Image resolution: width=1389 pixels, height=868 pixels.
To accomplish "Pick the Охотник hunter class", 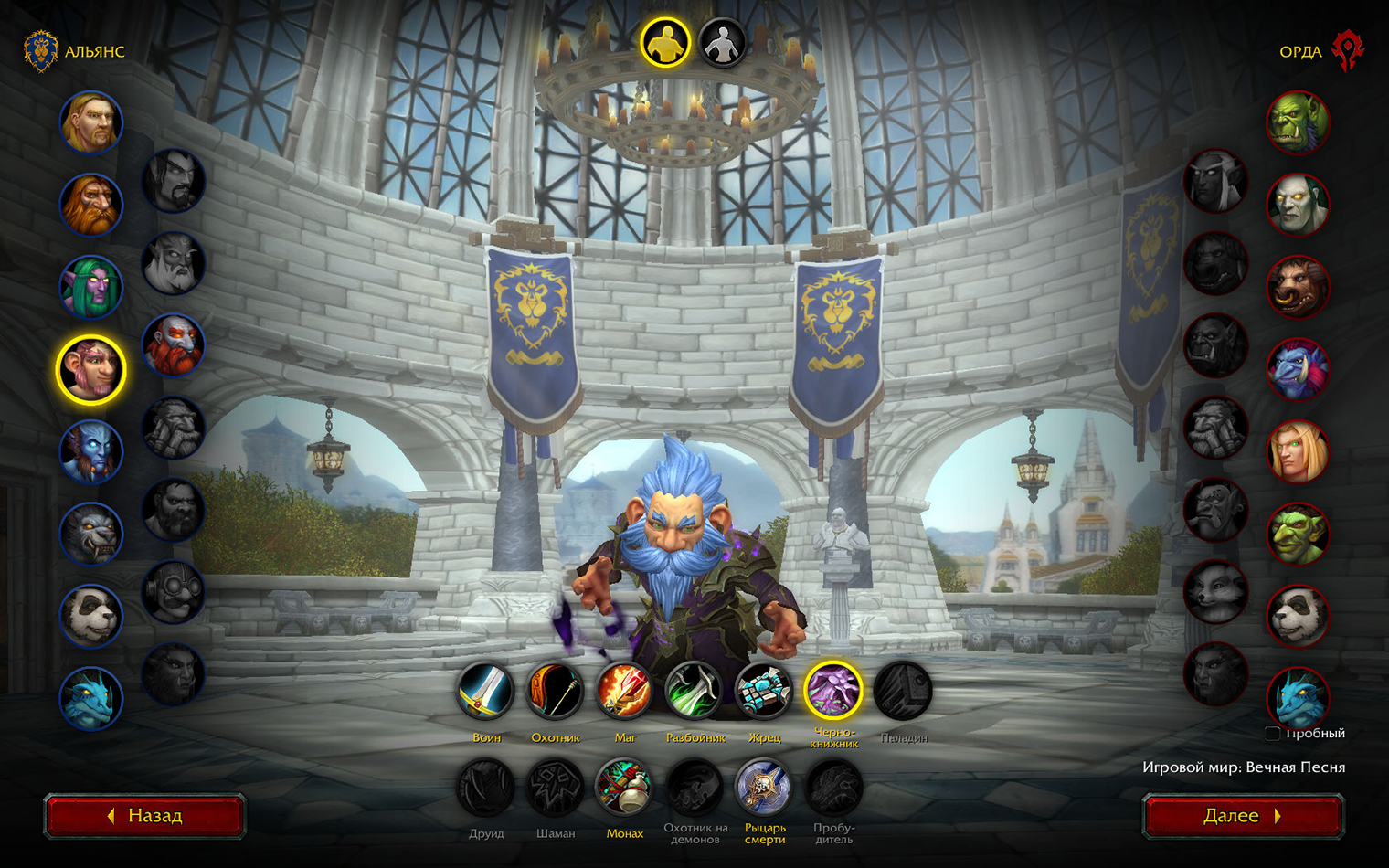I will click(556, 692).
